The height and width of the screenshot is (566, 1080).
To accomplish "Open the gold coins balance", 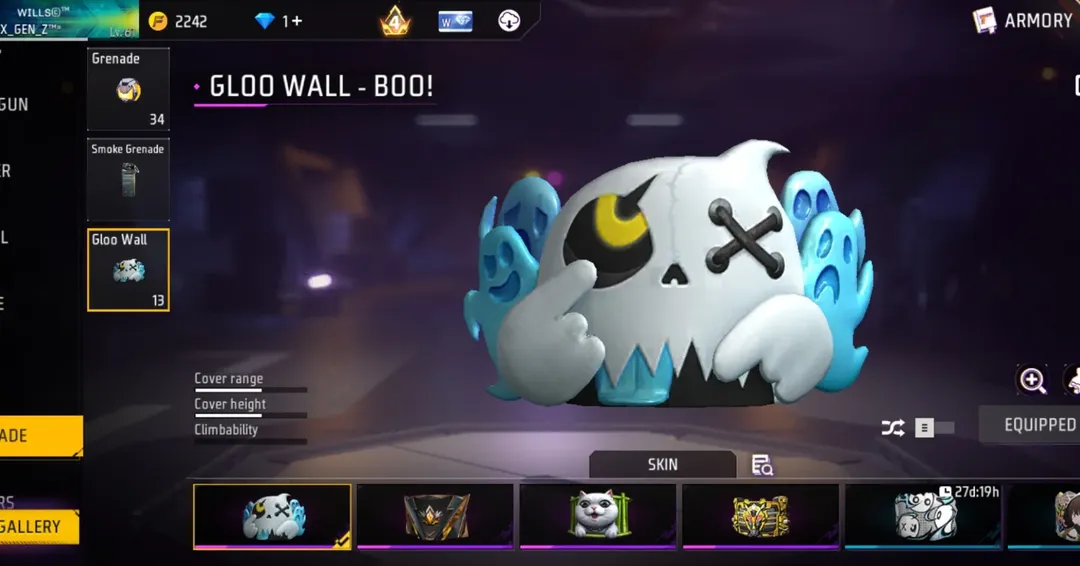I will pyautogui.click(x=178, y=21).
